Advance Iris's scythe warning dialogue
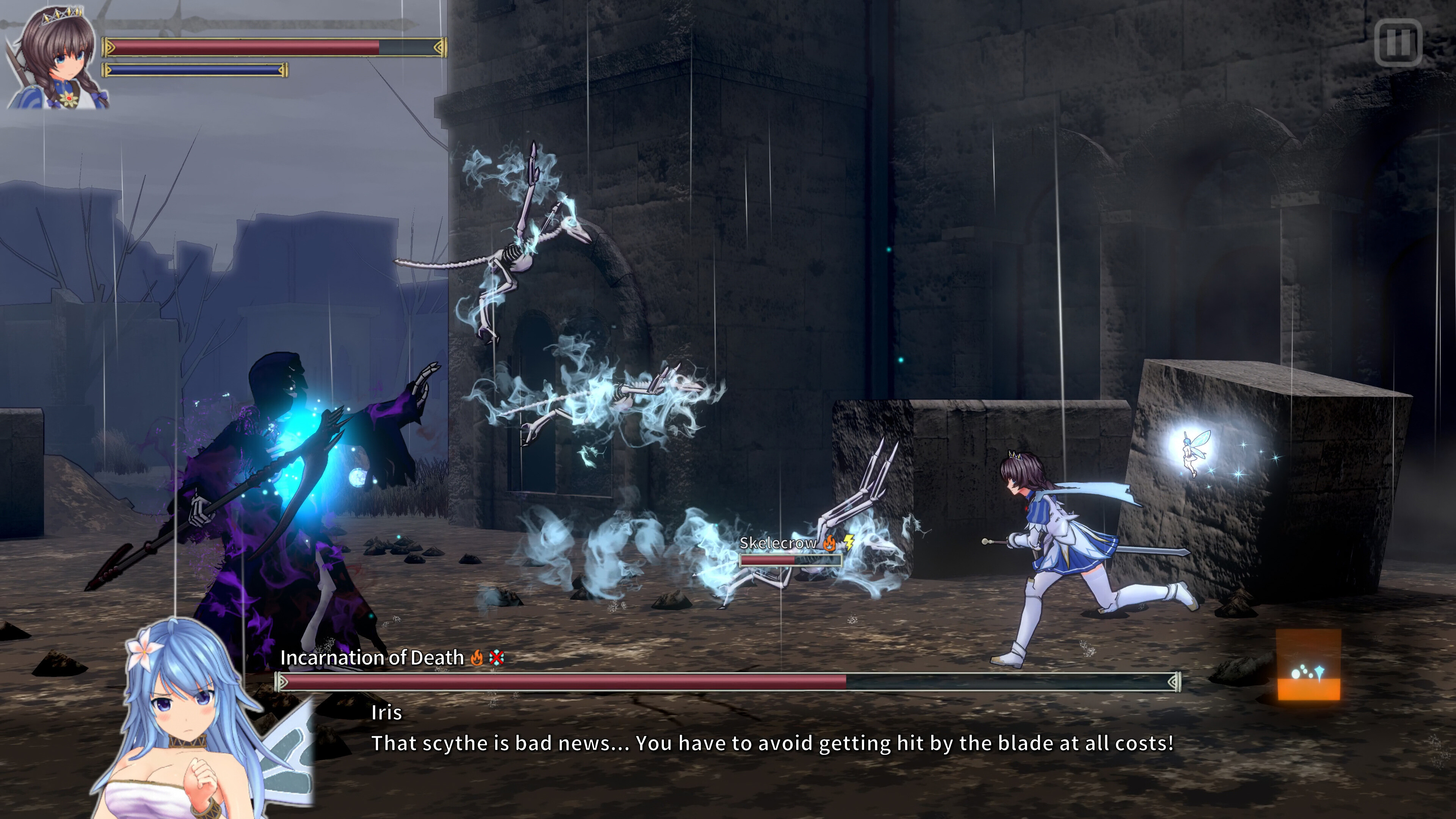 [x=772, y=743]
